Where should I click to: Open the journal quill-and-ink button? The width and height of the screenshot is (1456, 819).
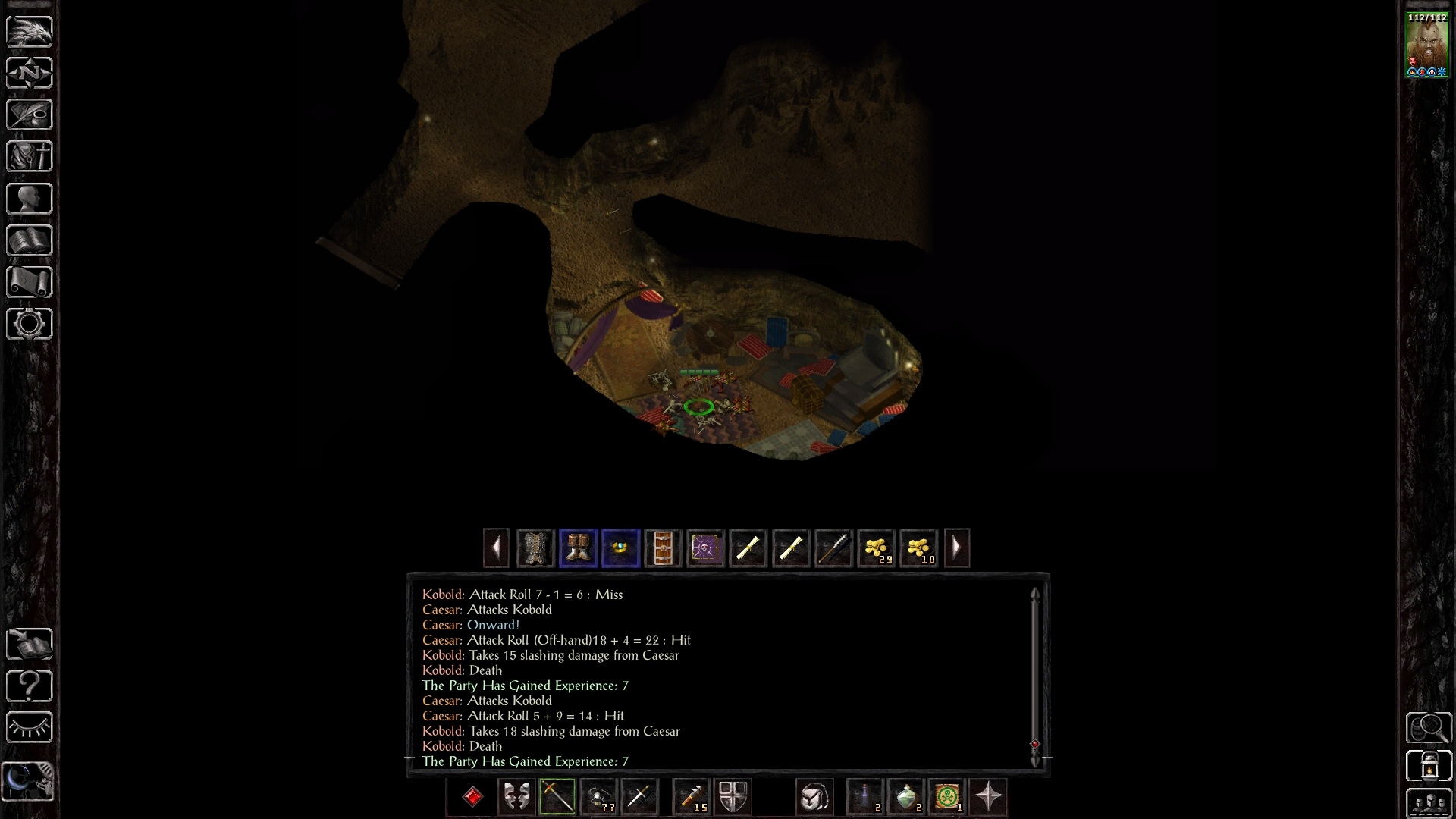coord(30,115)
